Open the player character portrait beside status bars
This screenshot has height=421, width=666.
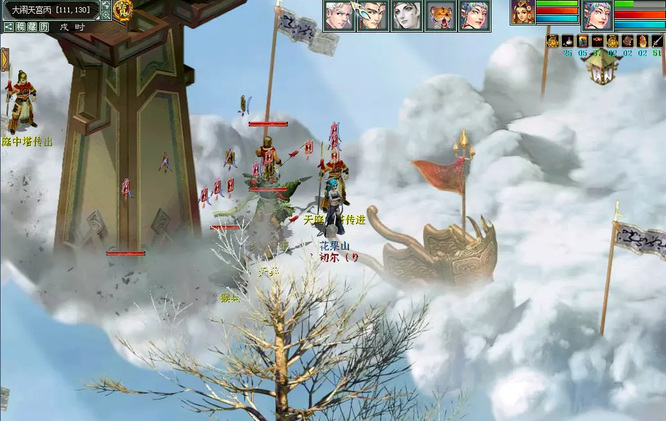[x=597, y=14]
